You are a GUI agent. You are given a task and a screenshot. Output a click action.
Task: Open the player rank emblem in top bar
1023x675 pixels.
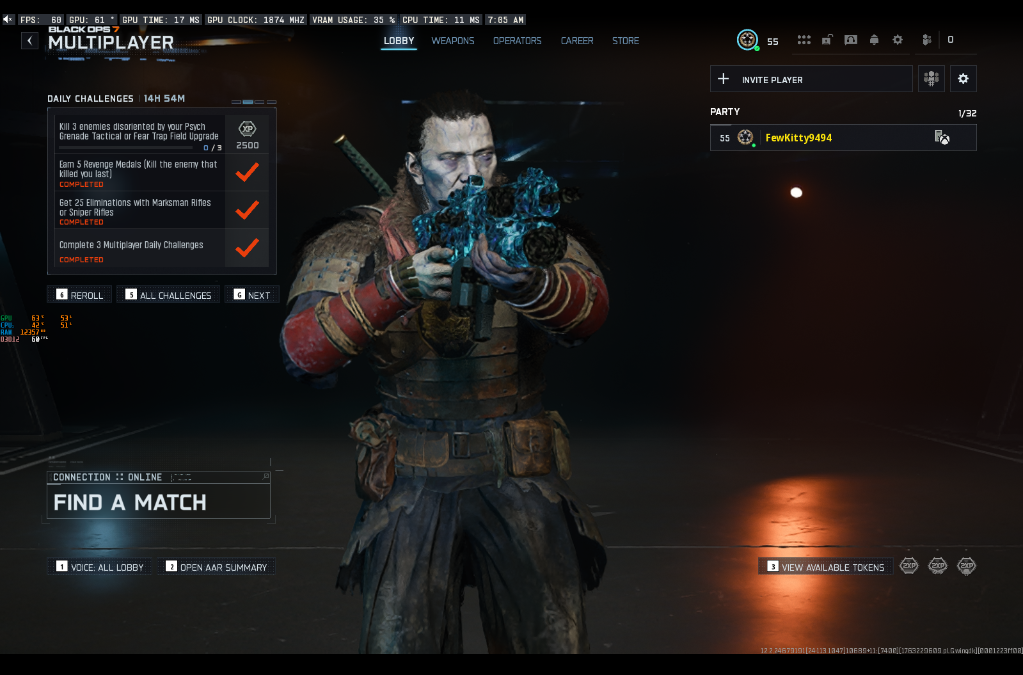(747, 40)
